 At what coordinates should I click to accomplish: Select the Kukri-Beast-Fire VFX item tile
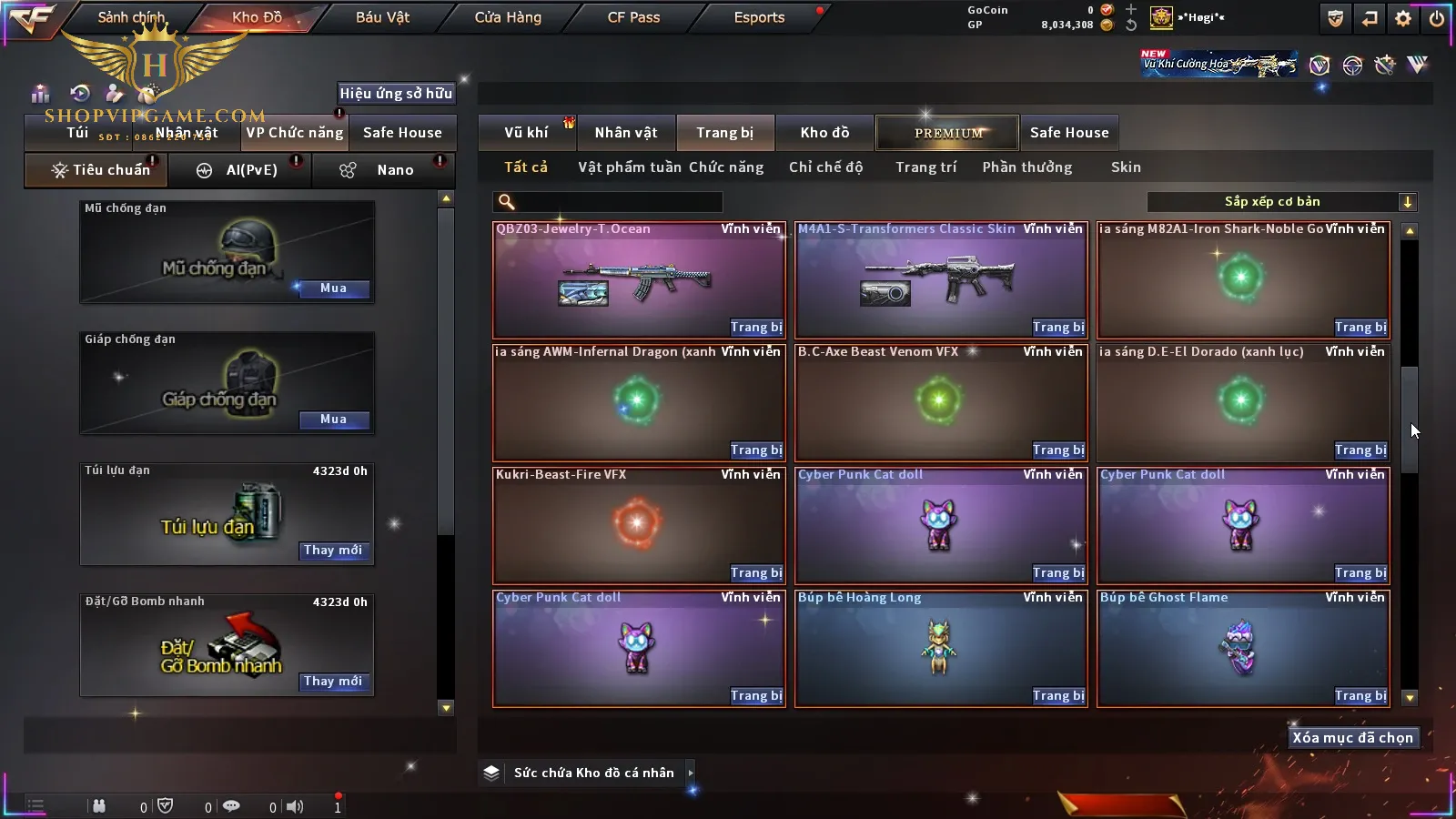[x=637, y=523]
